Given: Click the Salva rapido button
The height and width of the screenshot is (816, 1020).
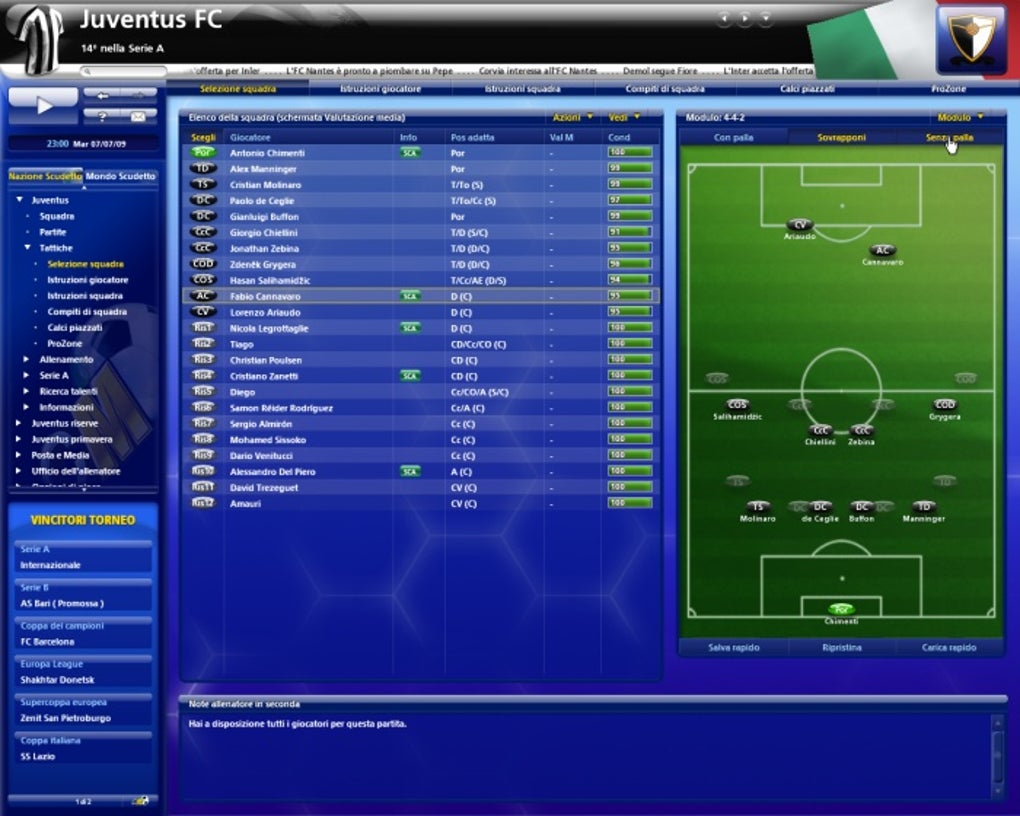Looking at the screenshot, I should pos(733,648).
